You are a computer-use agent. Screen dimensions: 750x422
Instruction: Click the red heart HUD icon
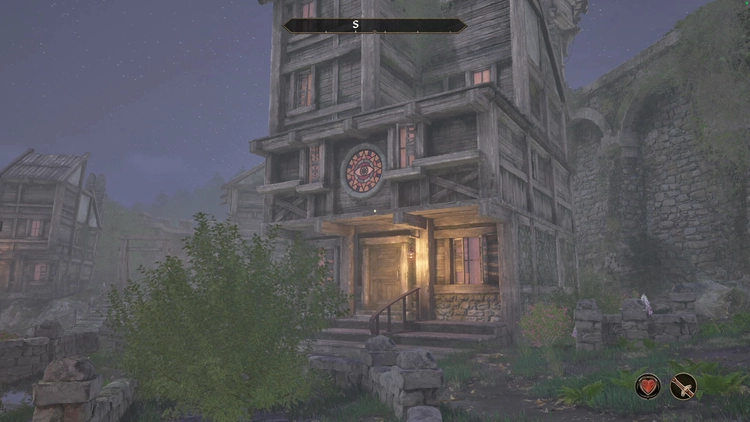tap(648, 385)
